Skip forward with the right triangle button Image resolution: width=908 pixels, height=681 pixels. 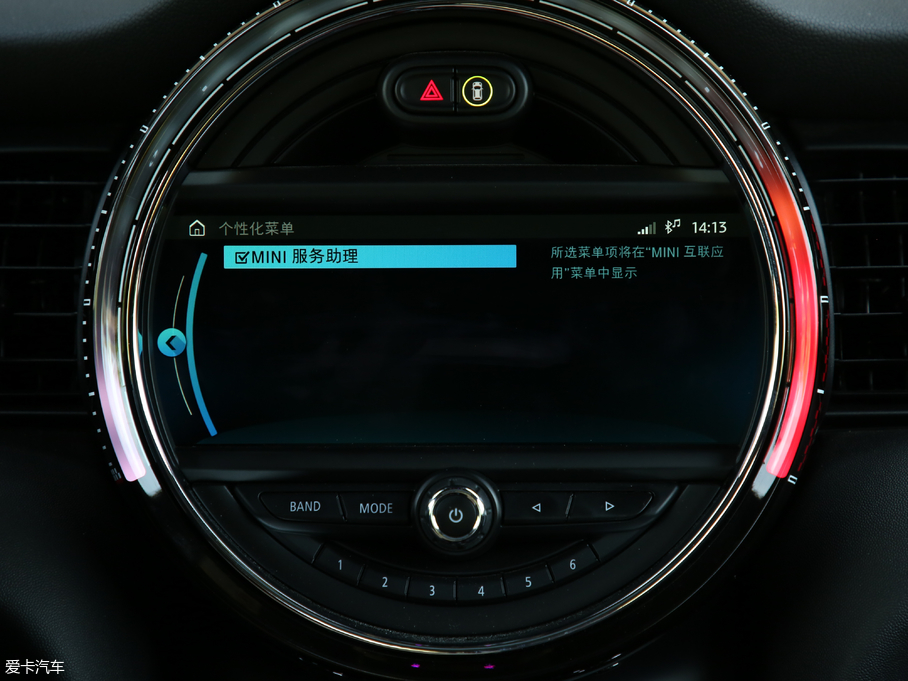608,506
